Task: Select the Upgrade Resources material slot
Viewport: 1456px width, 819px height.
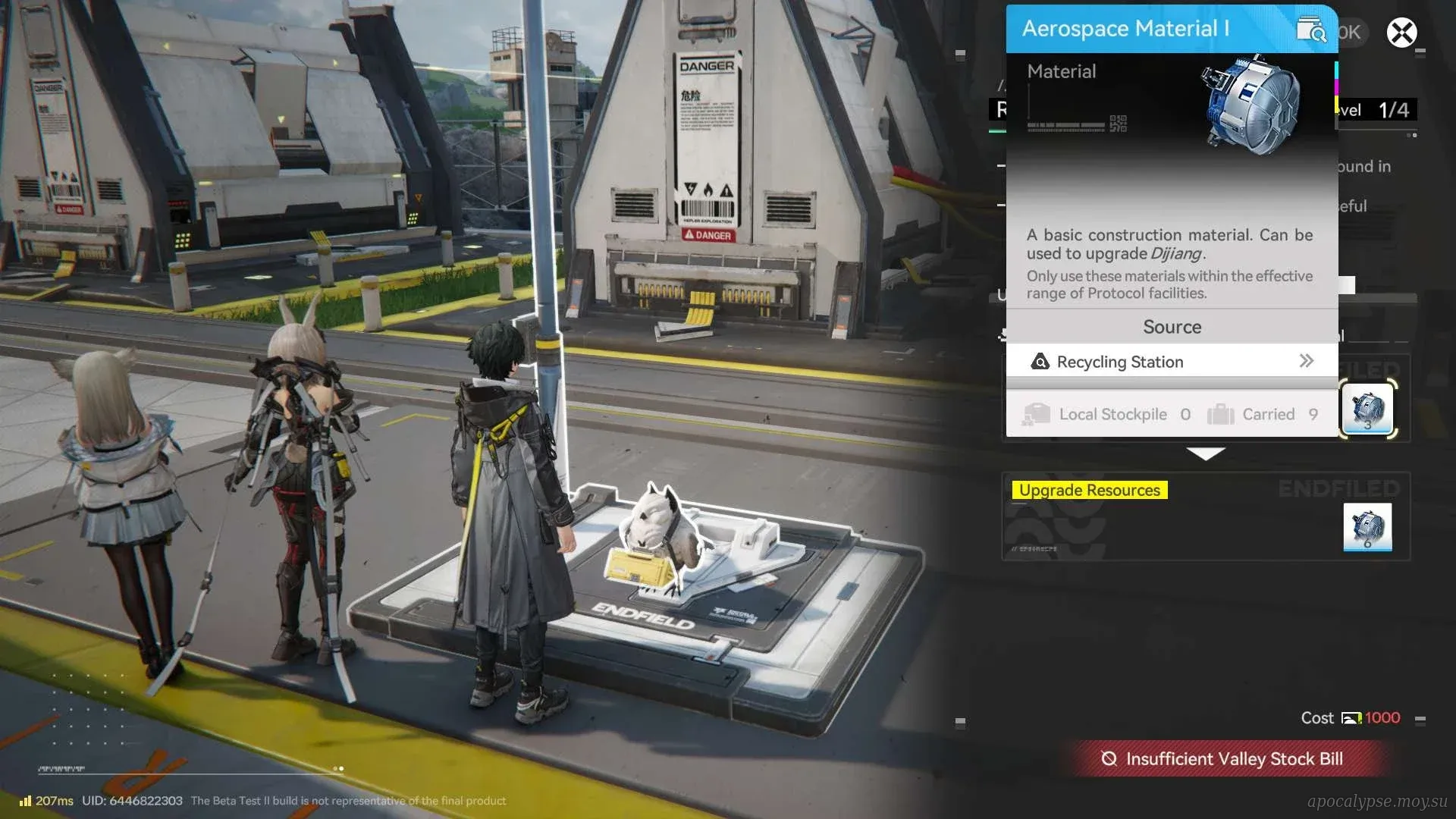Action: tap(1367, 526)
